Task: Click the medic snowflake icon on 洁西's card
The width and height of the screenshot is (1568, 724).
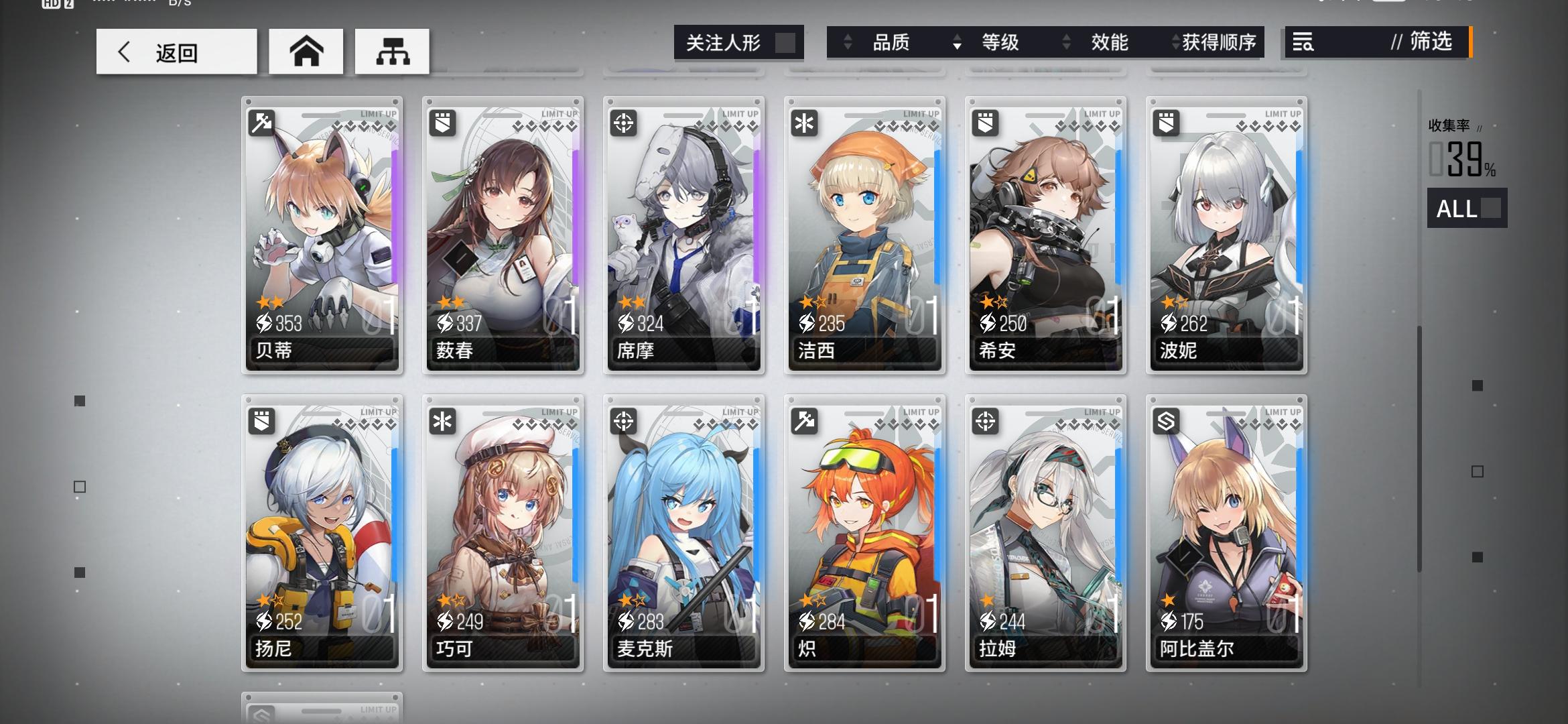Action: 804,124
